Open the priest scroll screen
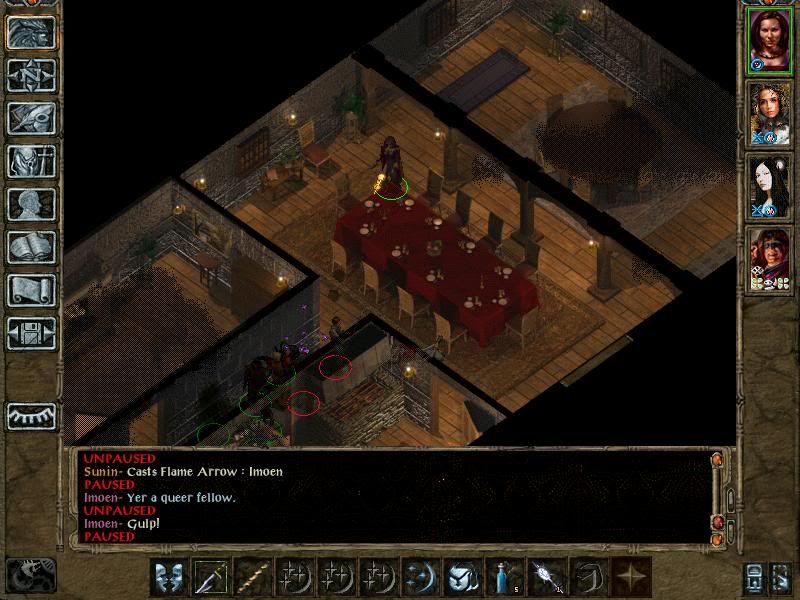Screen dimensions: 800x600 click(x=31, y=290)
